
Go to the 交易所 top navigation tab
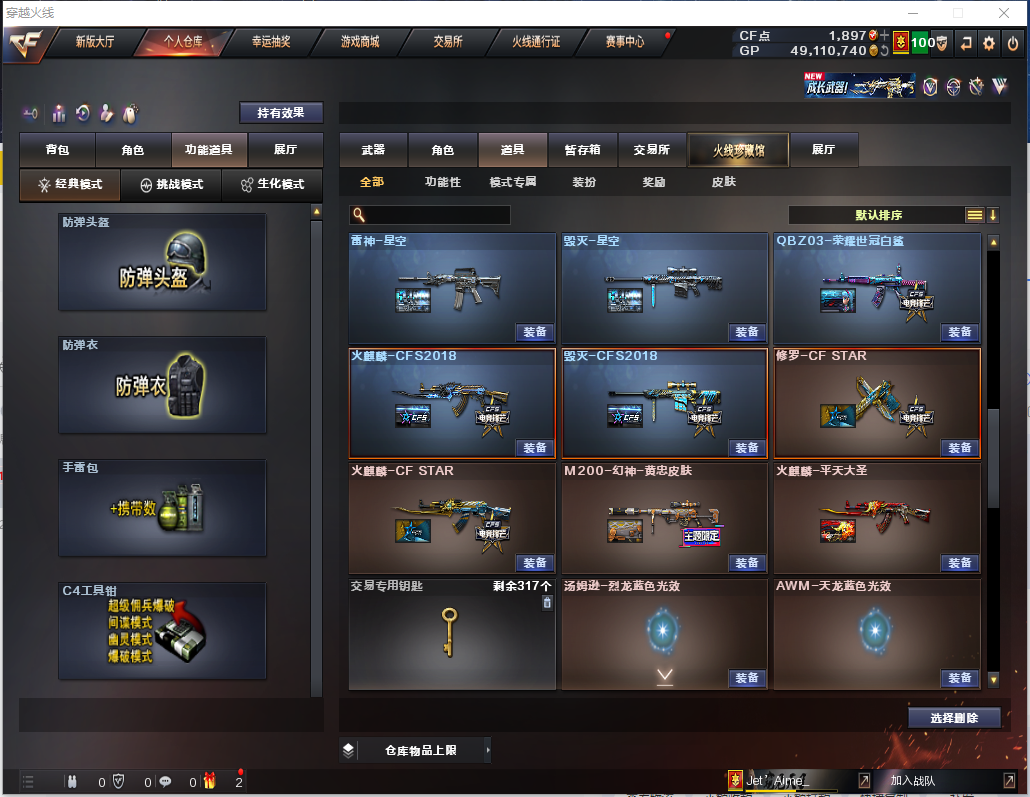pos(448,42)
